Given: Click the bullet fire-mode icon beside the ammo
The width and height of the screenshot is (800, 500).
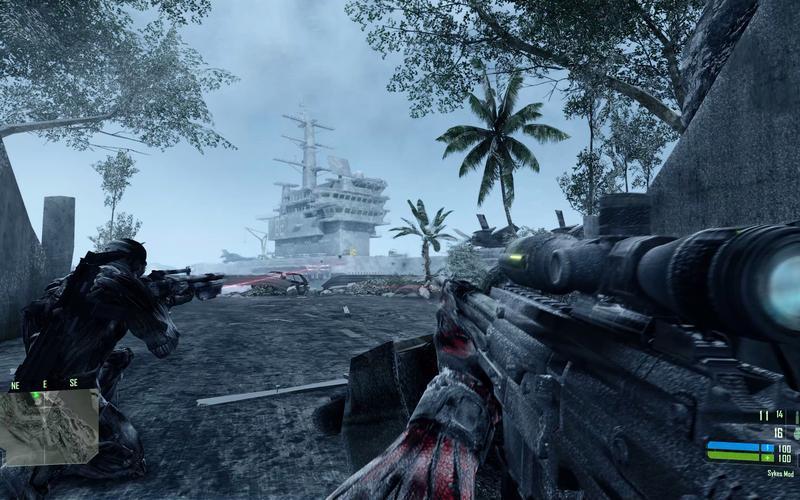Looking at the screenshot, I should pos(797,417).
